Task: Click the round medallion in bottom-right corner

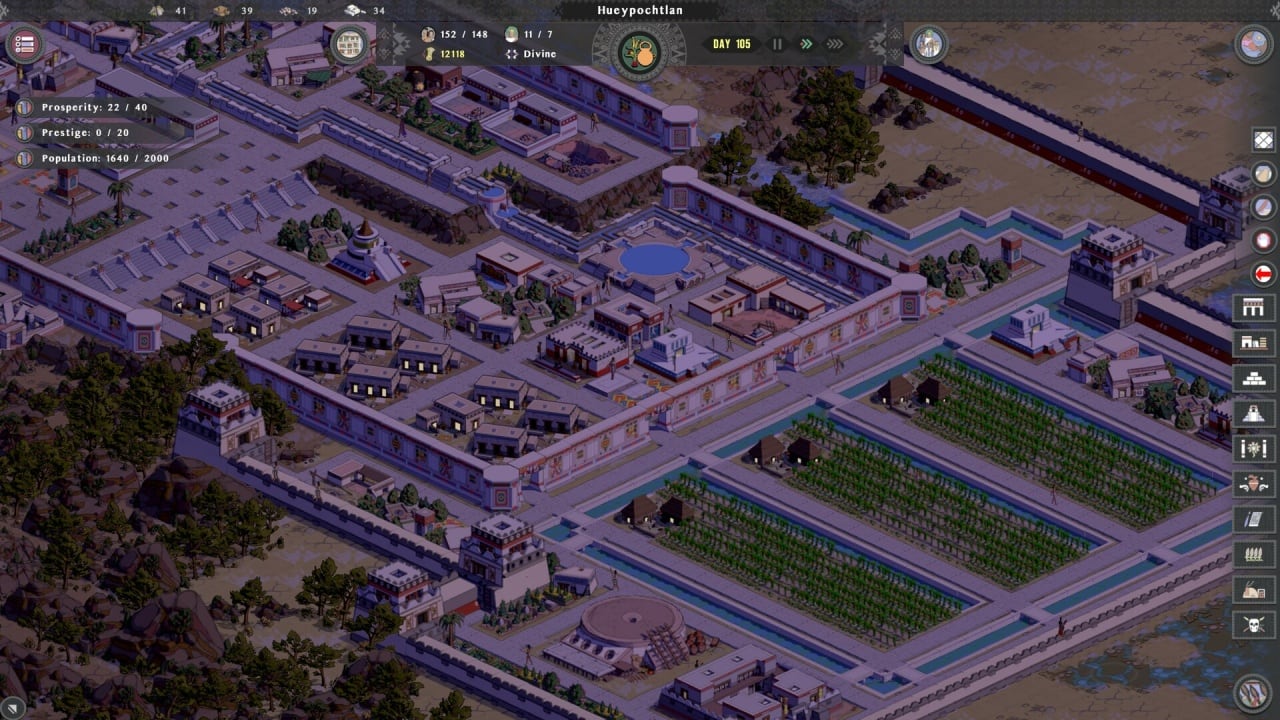Action: pyautogui.click(x=1253, y=692)
